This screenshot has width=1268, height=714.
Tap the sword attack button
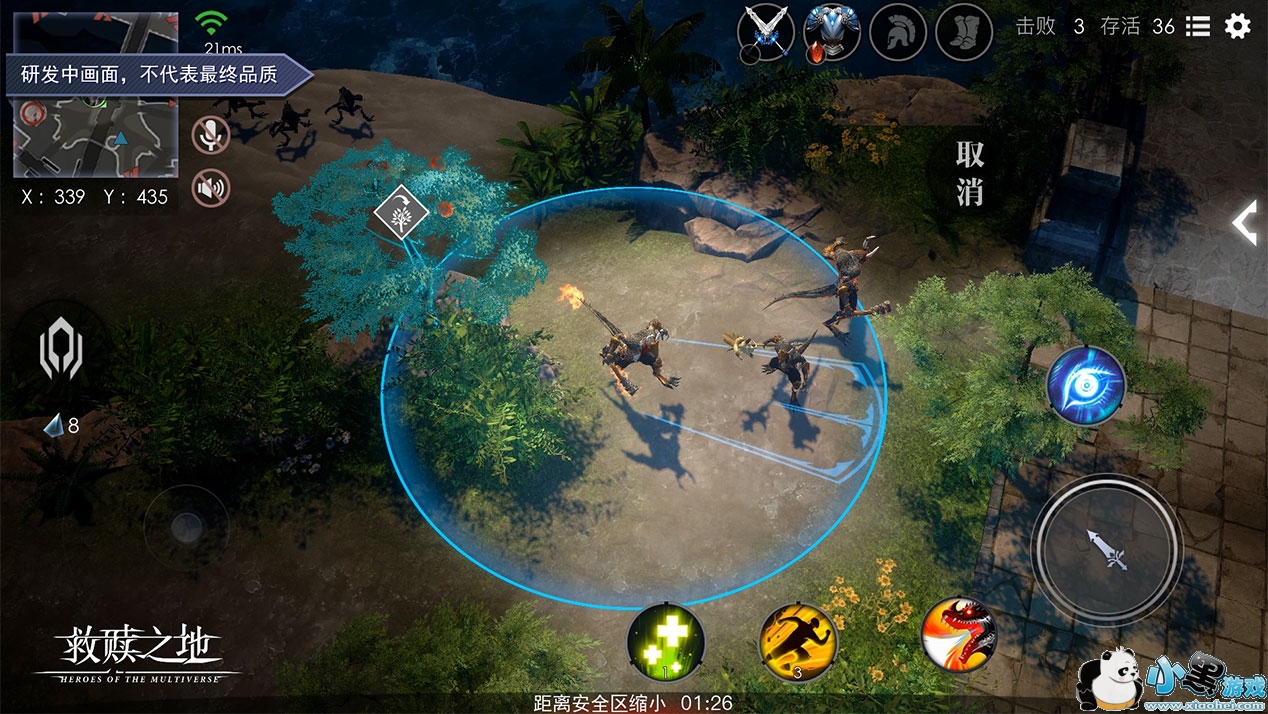(1107, 549)
